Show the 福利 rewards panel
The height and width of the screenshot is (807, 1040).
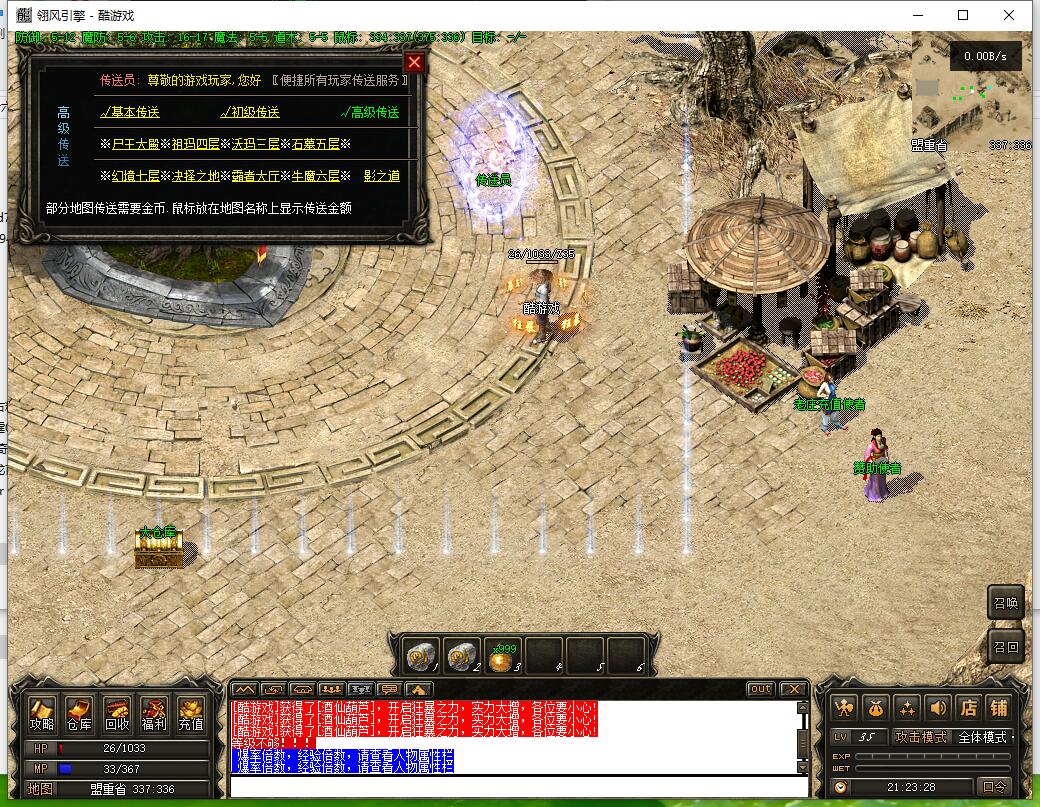pos(153,712)
